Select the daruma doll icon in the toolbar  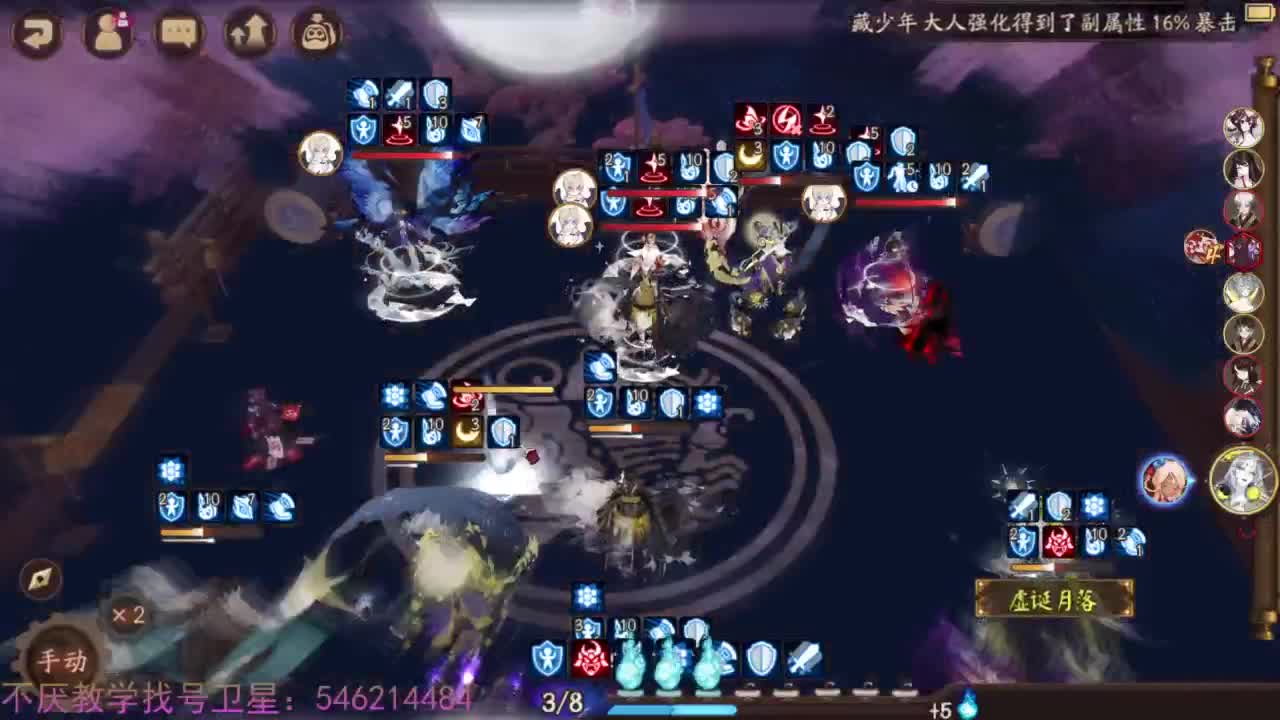point(315,31)
